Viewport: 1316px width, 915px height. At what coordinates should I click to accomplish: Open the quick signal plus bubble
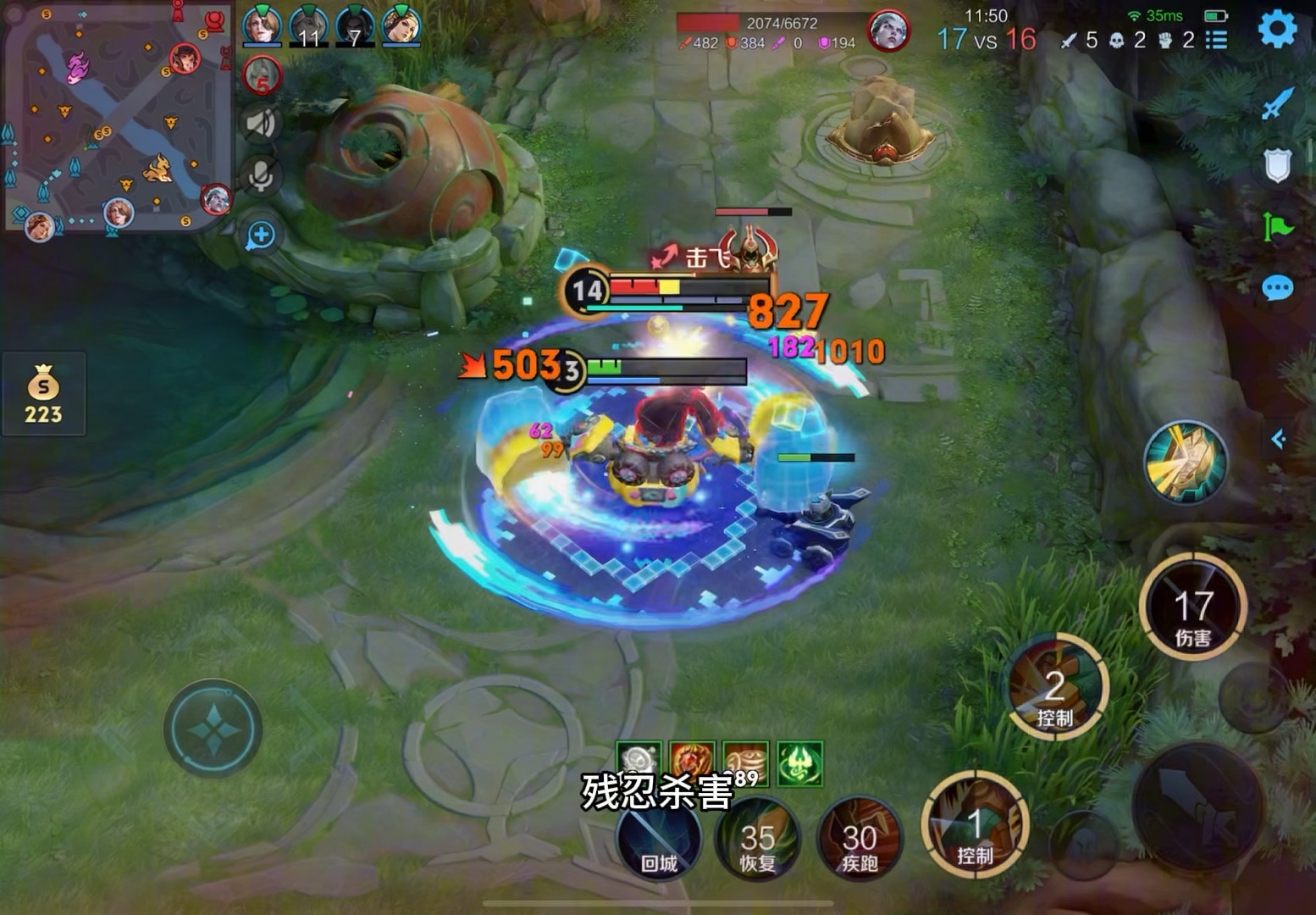pyautogui.click(x=261, y=236)
